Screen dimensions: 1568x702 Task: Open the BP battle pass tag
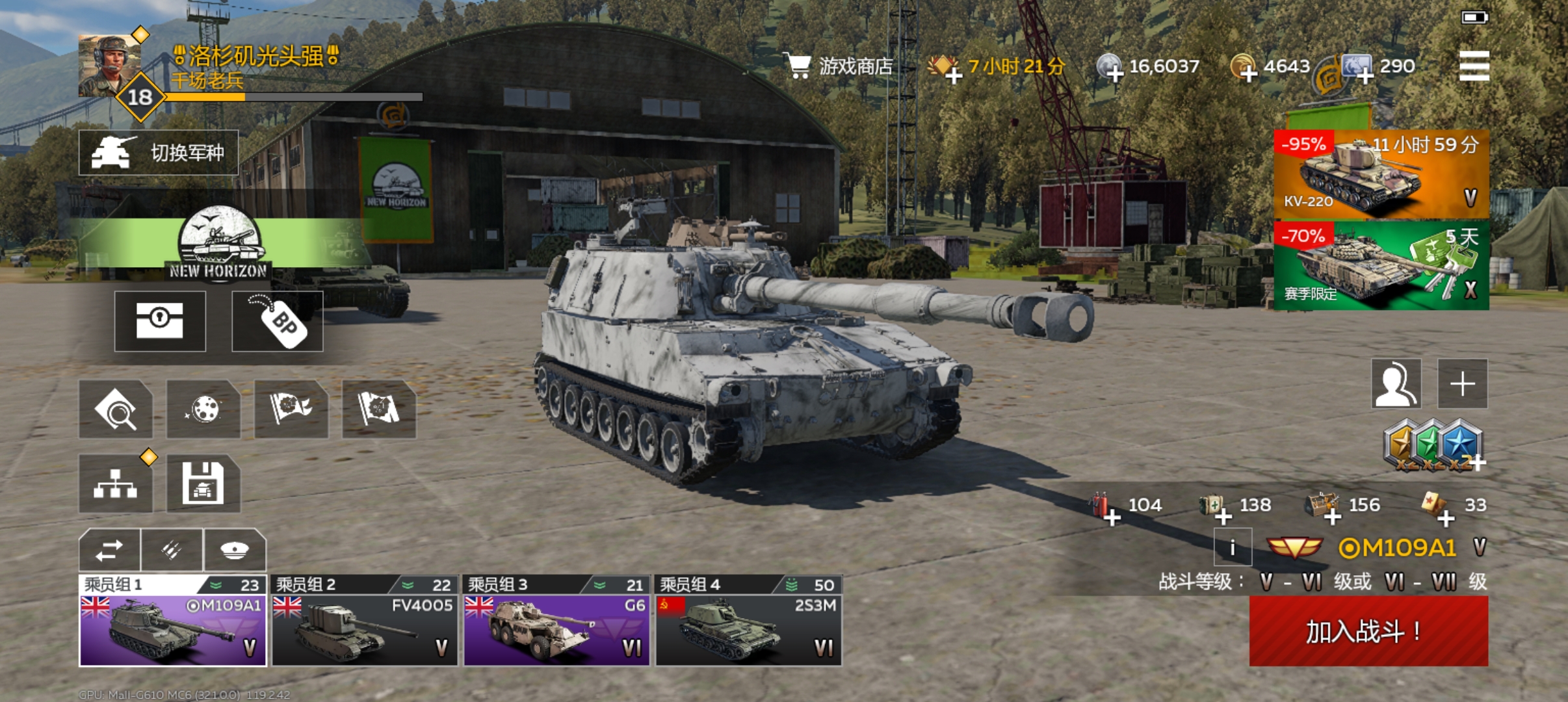pos(278,321)
